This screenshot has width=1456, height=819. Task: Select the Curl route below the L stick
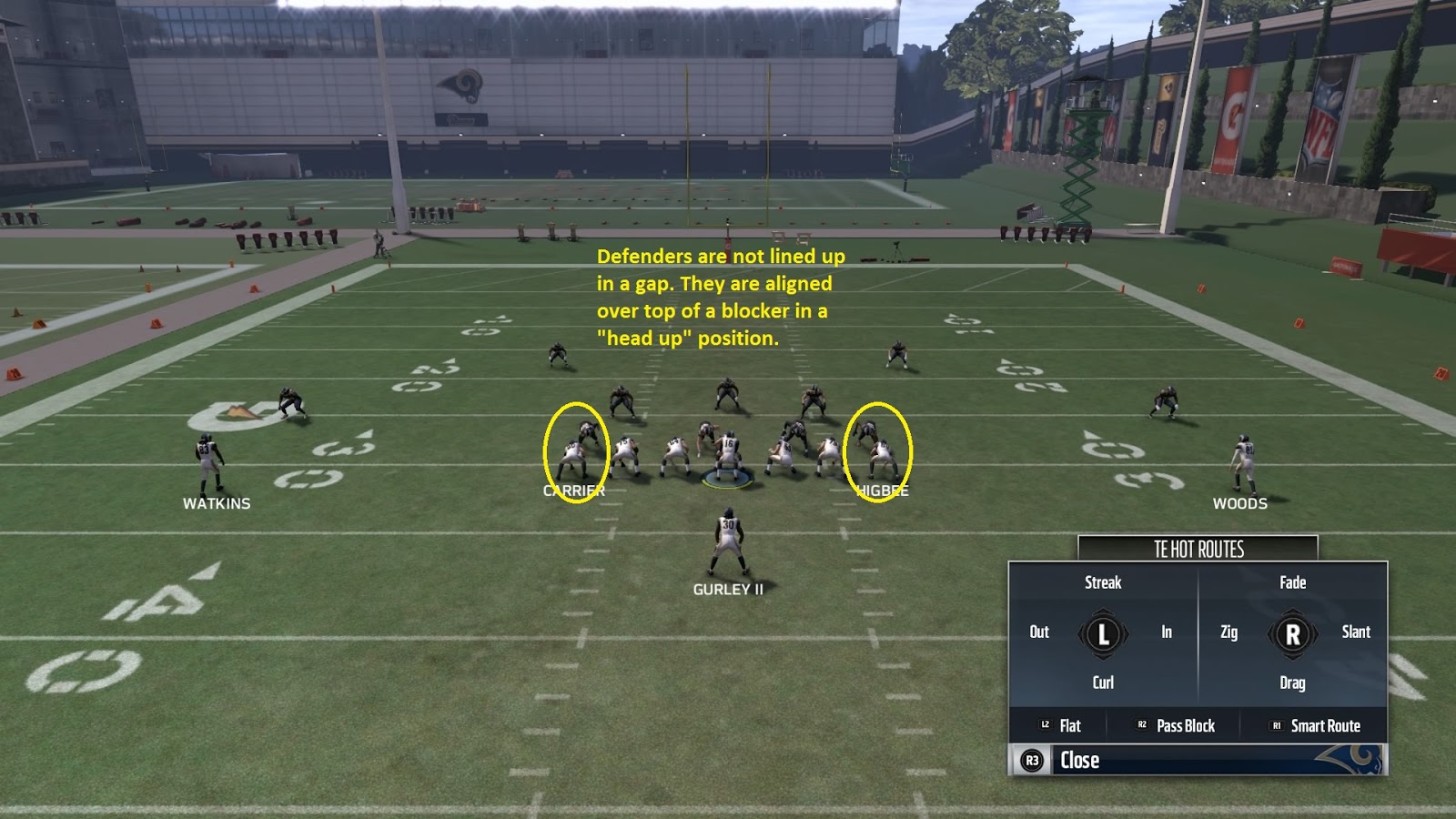[1102, 682]
